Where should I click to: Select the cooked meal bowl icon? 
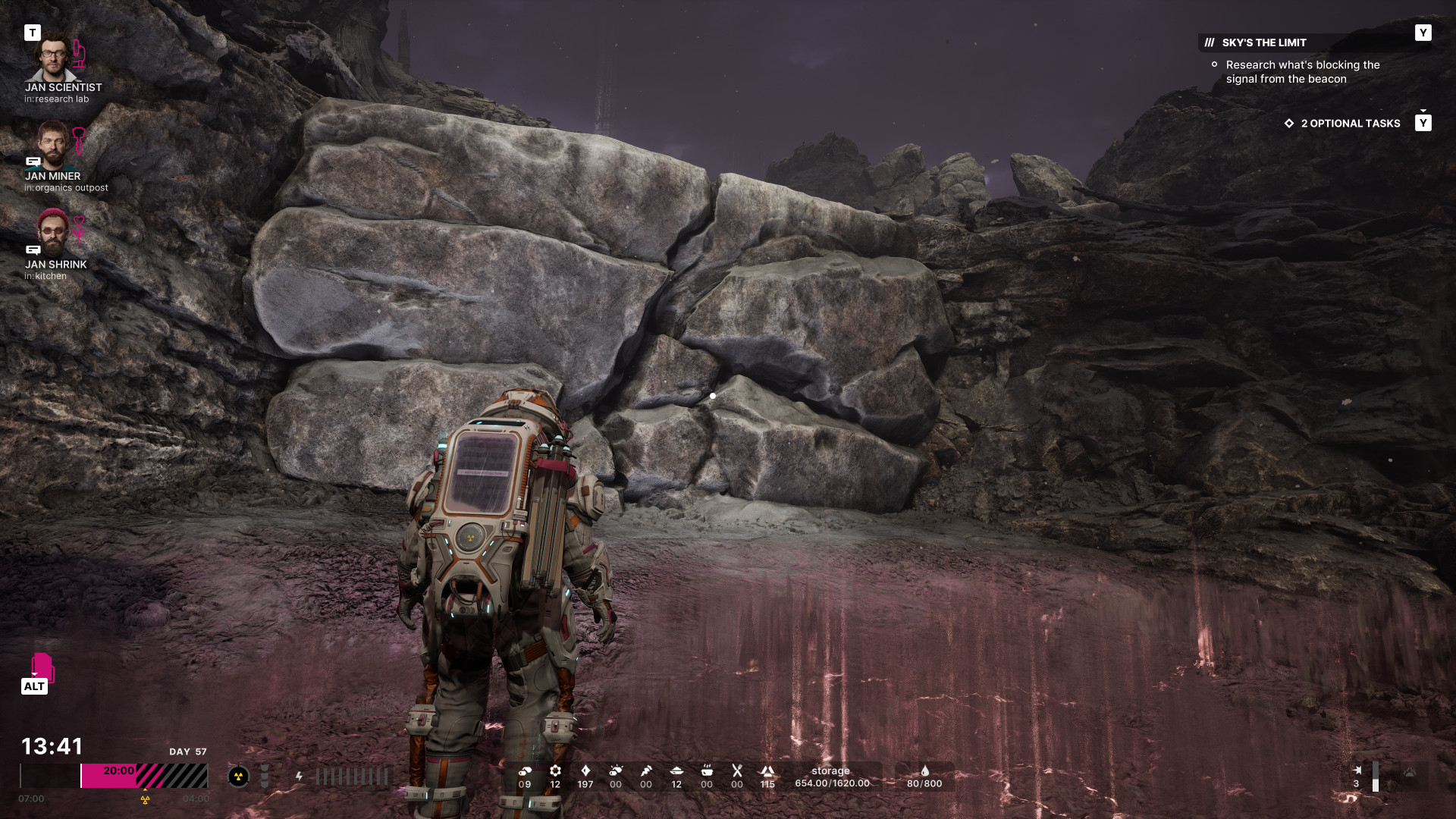click(707, 770)
